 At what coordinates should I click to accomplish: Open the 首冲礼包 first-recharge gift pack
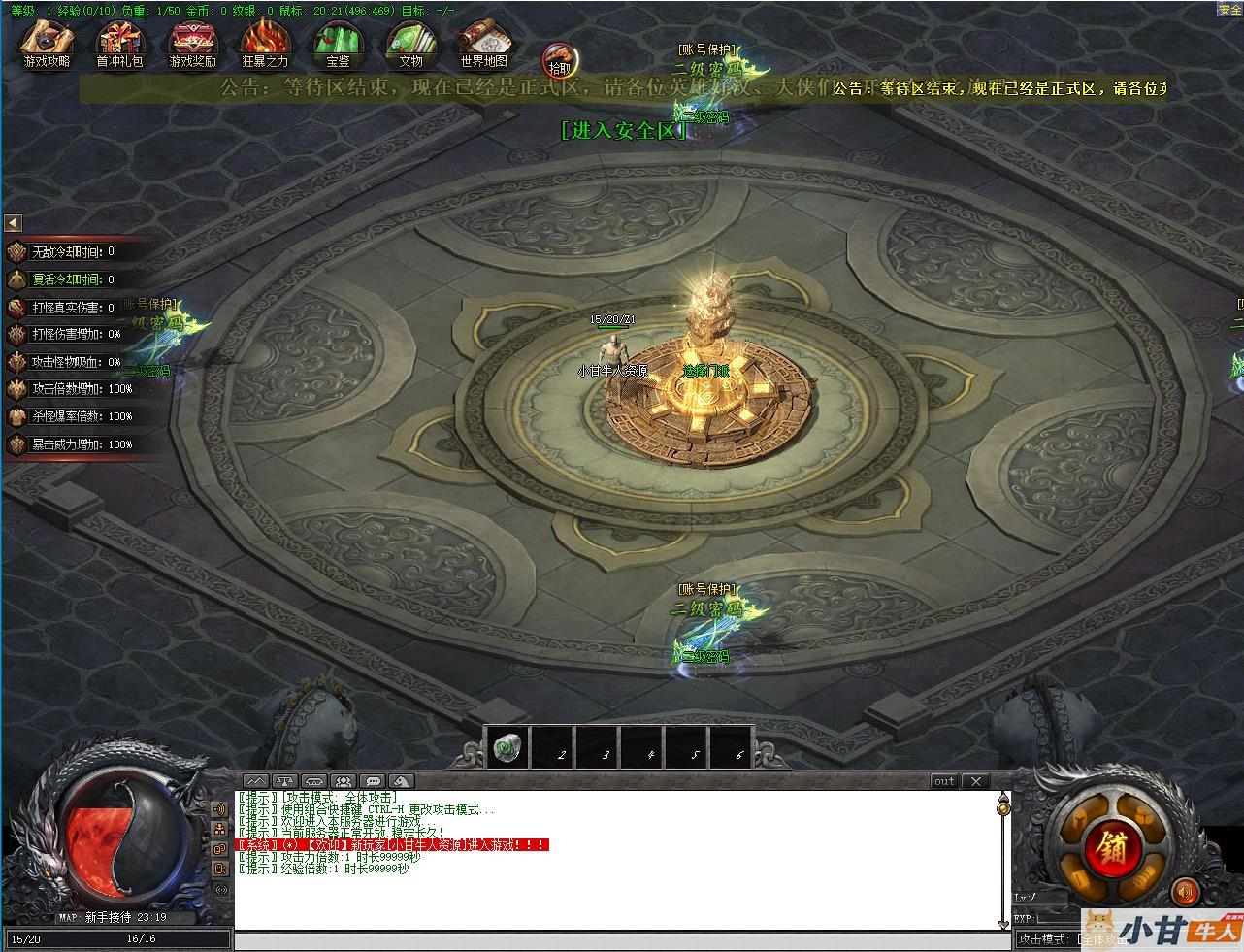[119, 44]
